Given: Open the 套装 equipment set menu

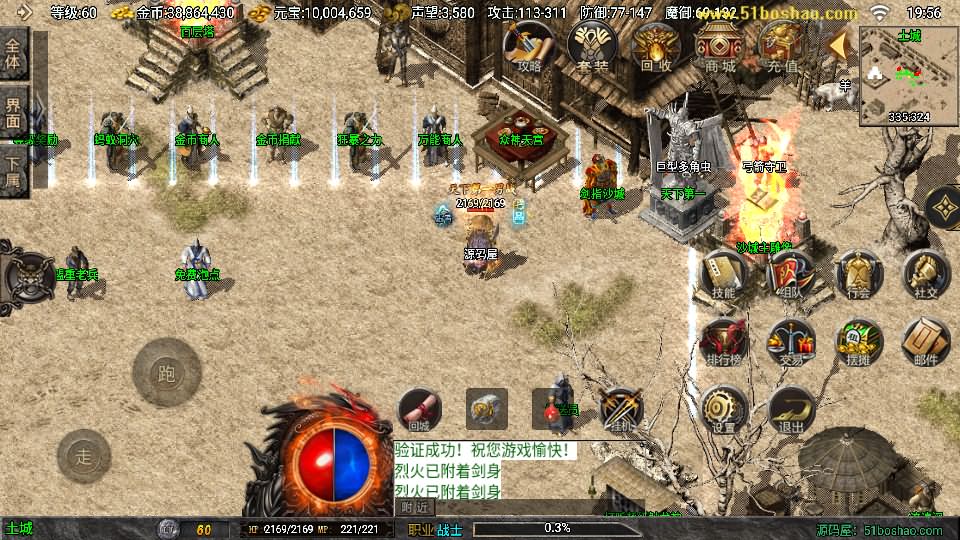Looking at the screenshot, I should tap(592, 47).
